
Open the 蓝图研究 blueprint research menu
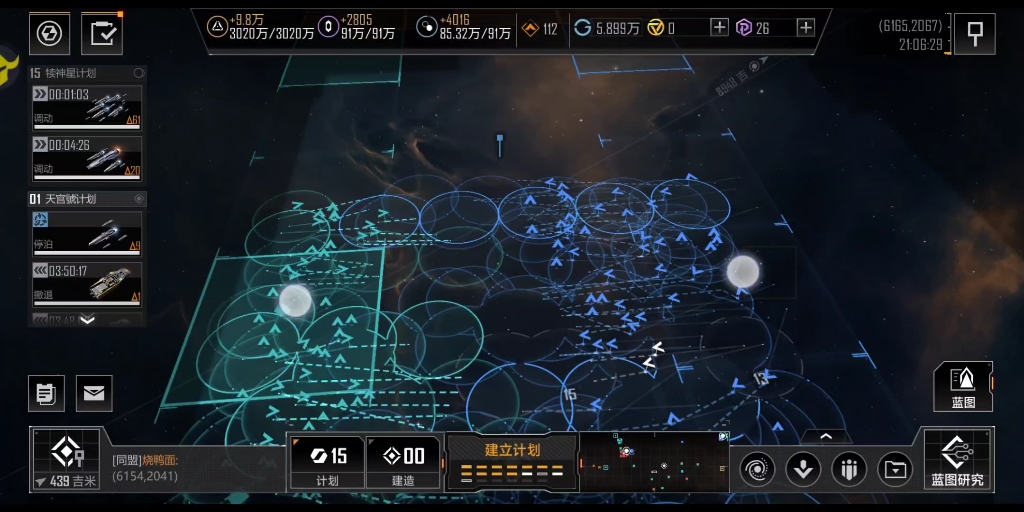(x=957, y=460)
